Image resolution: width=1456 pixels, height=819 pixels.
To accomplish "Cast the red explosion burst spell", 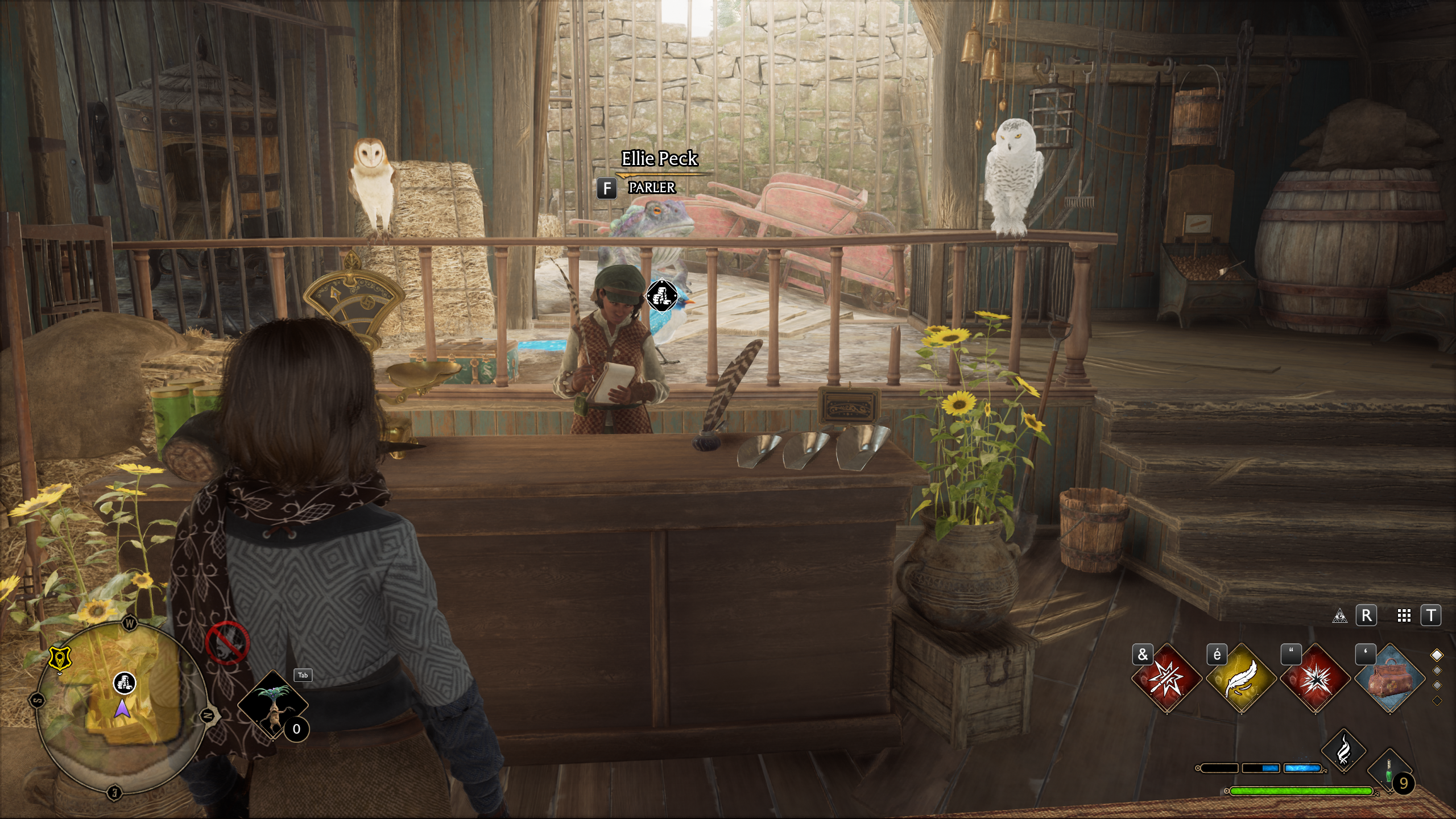I will click(1315, 678).
